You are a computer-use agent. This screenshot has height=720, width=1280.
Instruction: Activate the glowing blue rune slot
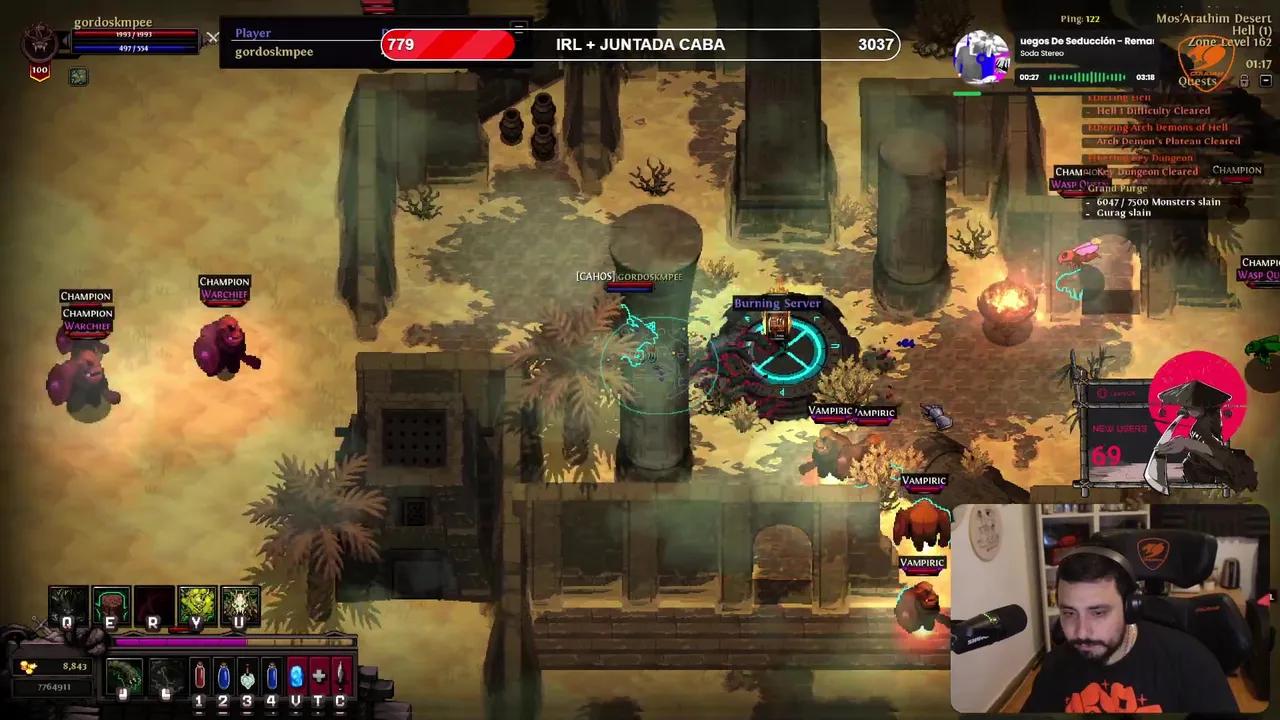pos(295,677)
